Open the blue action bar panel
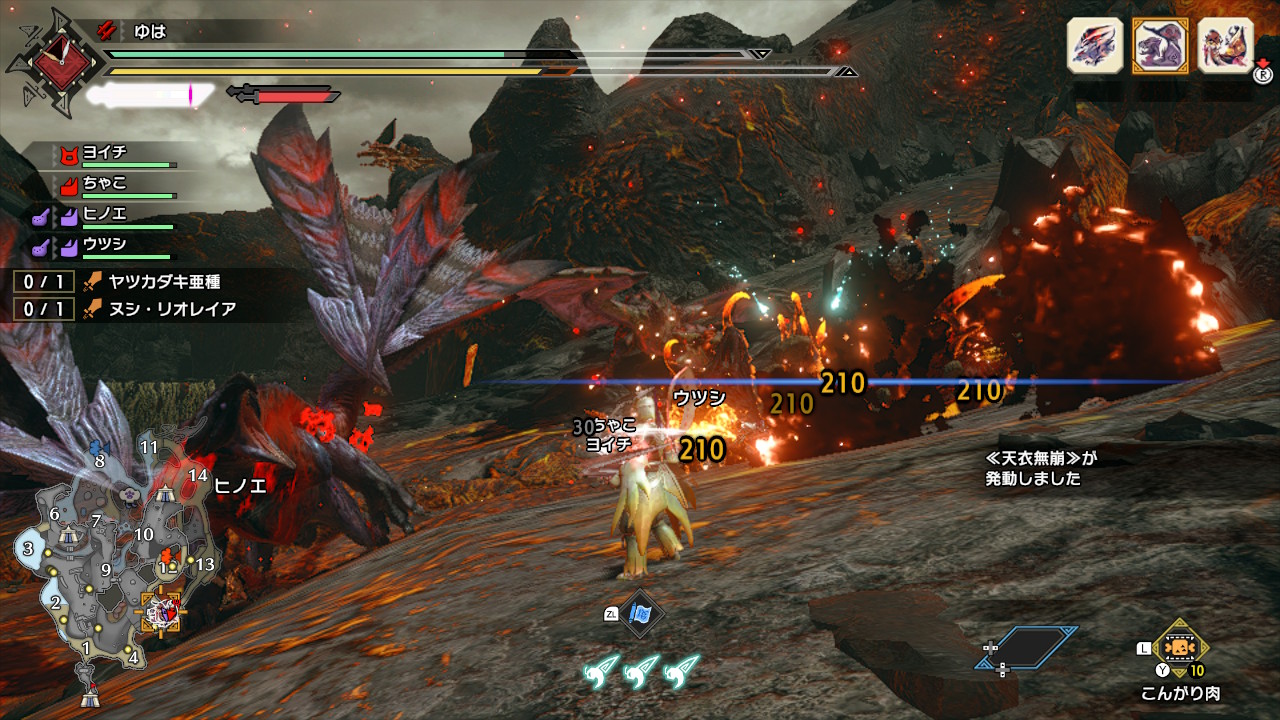This screenshot has height=720, width=1280. [1029, 648]
